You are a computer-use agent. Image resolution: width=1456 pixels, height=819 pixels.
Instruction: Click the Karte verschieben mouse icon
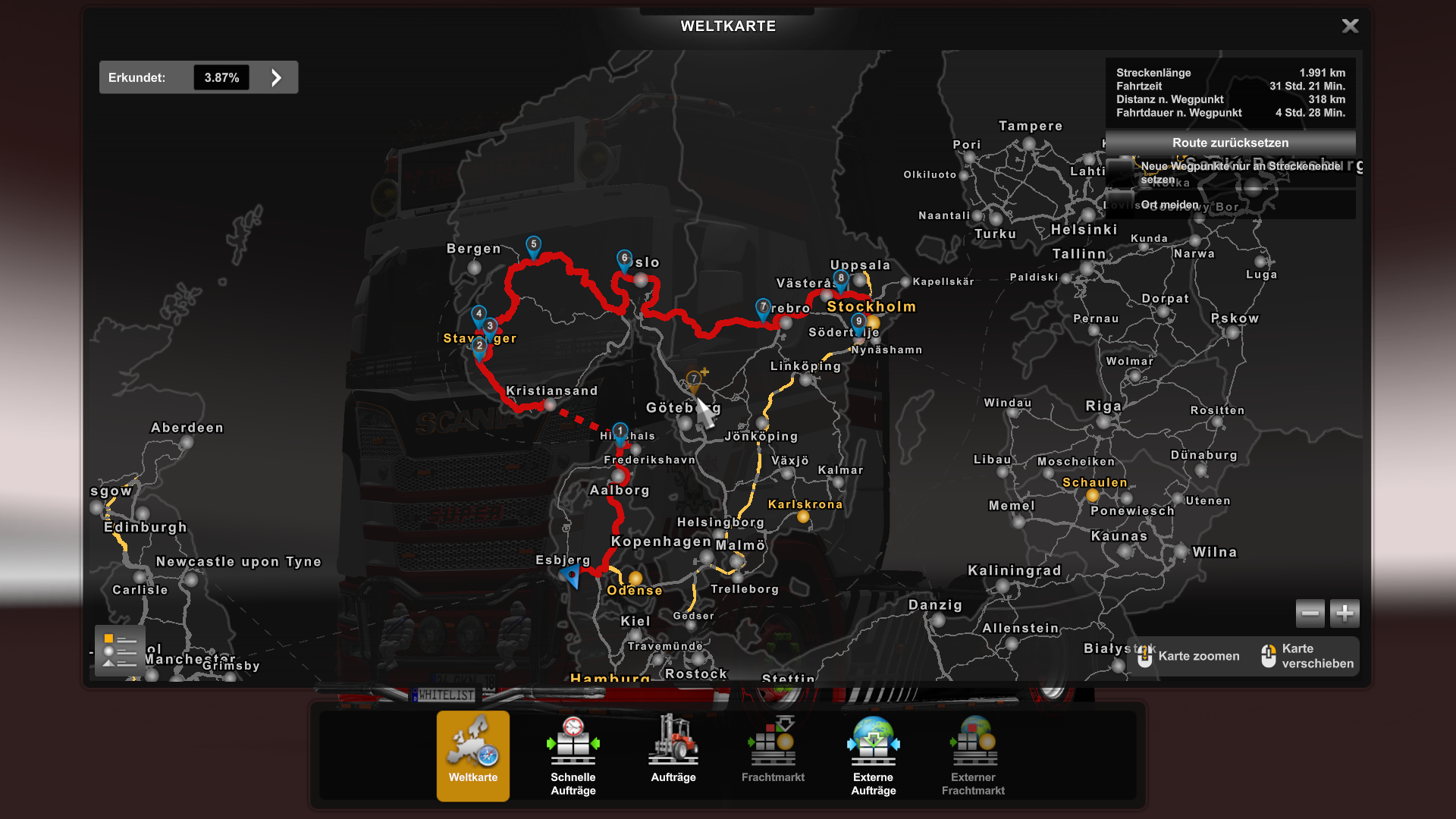pyautogui.click(x=1269, y=655)
